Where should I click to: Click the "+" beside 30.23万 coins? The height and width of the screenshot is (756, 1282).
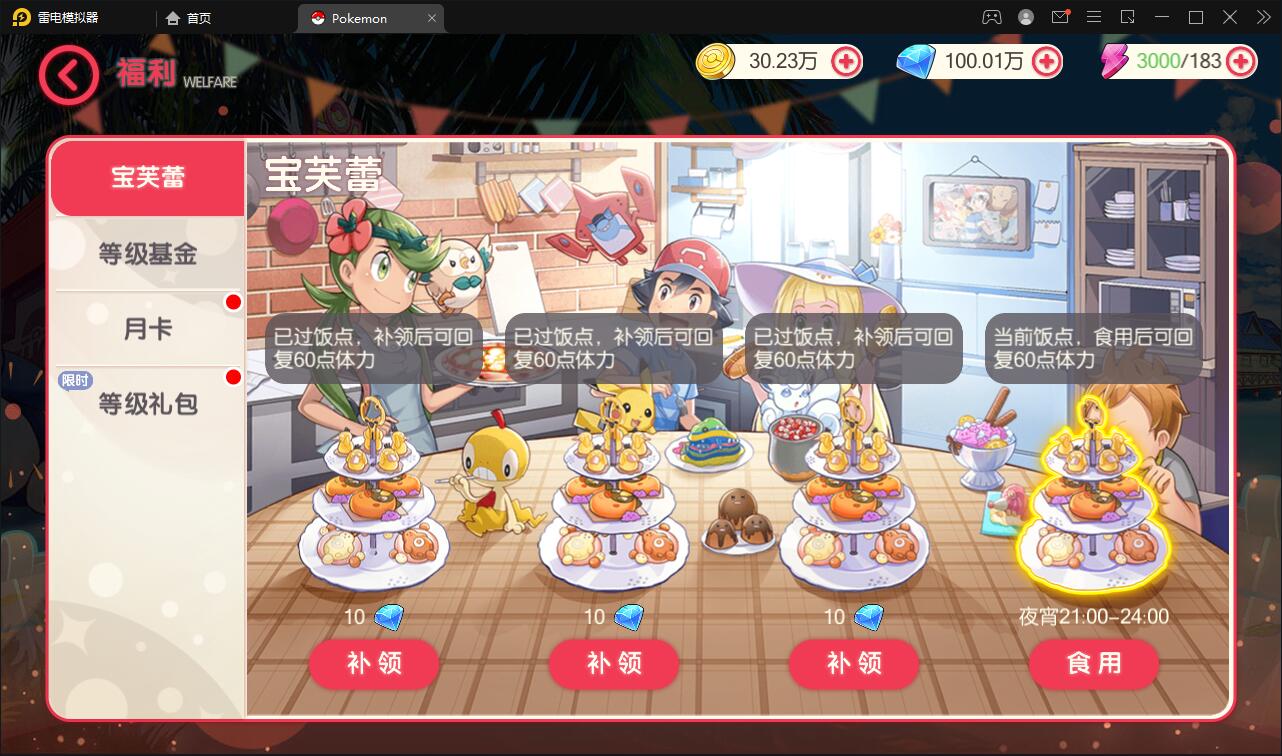click(846, 61)
